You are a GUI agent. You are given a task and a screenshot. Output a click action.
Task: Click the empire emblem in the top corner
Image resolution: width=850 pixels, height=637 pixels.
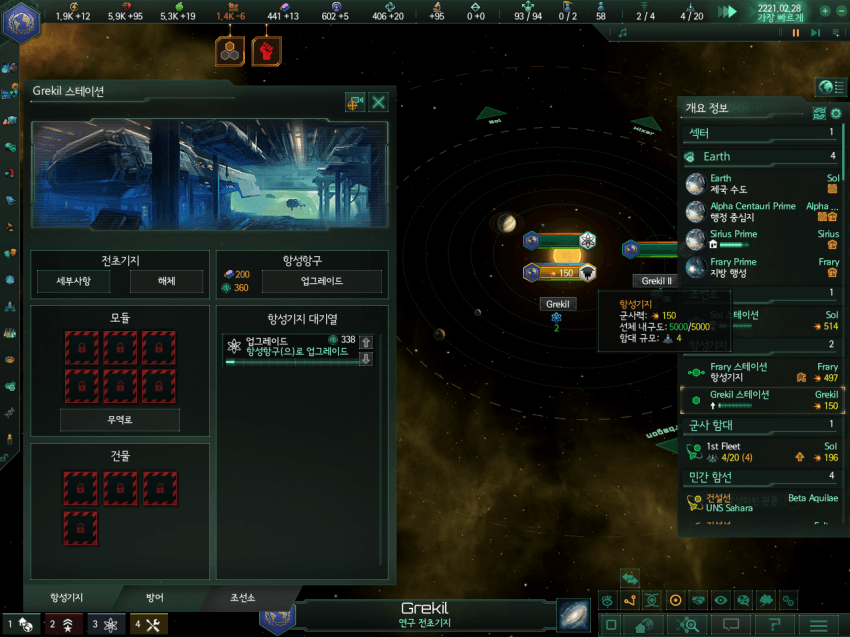20,20
